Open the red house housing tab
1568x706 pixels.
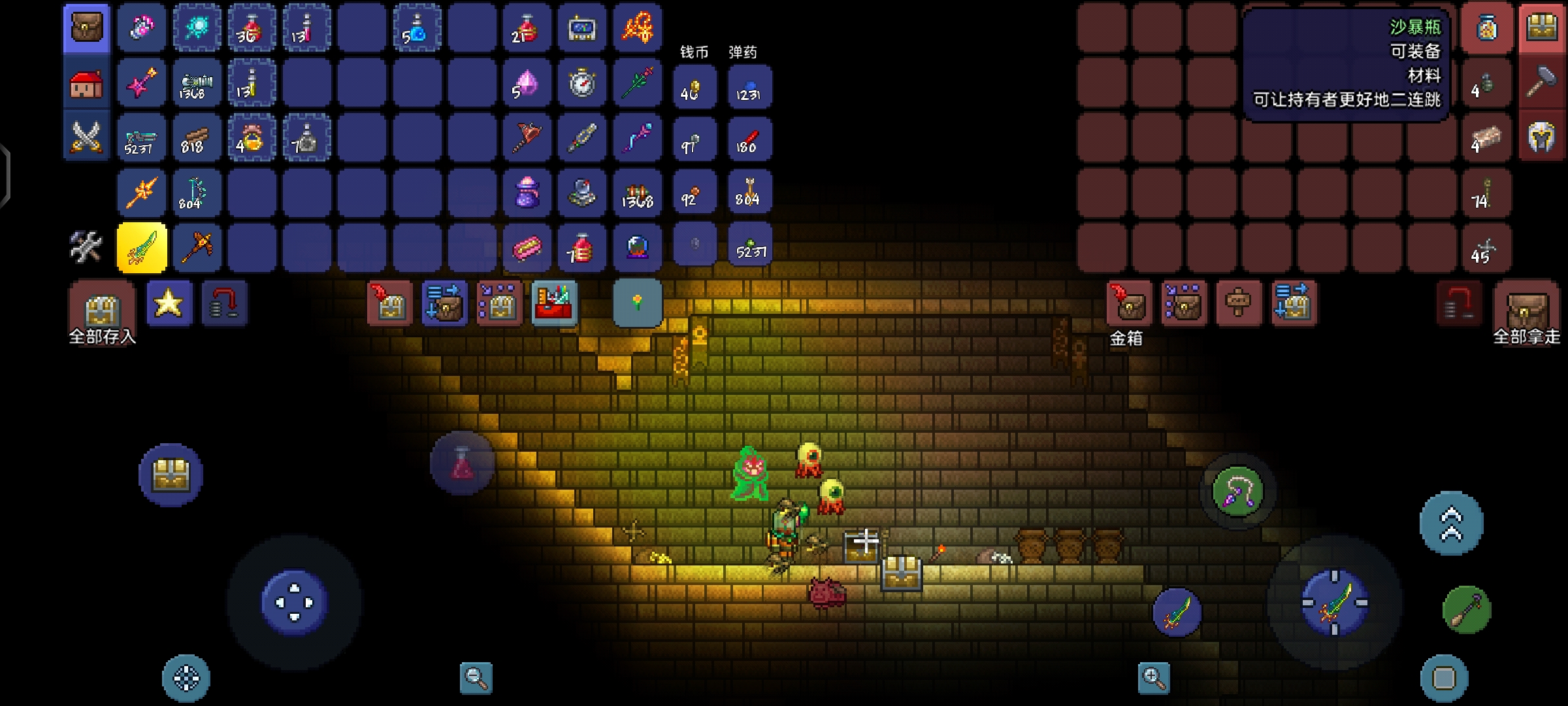[x=87, y=84]
